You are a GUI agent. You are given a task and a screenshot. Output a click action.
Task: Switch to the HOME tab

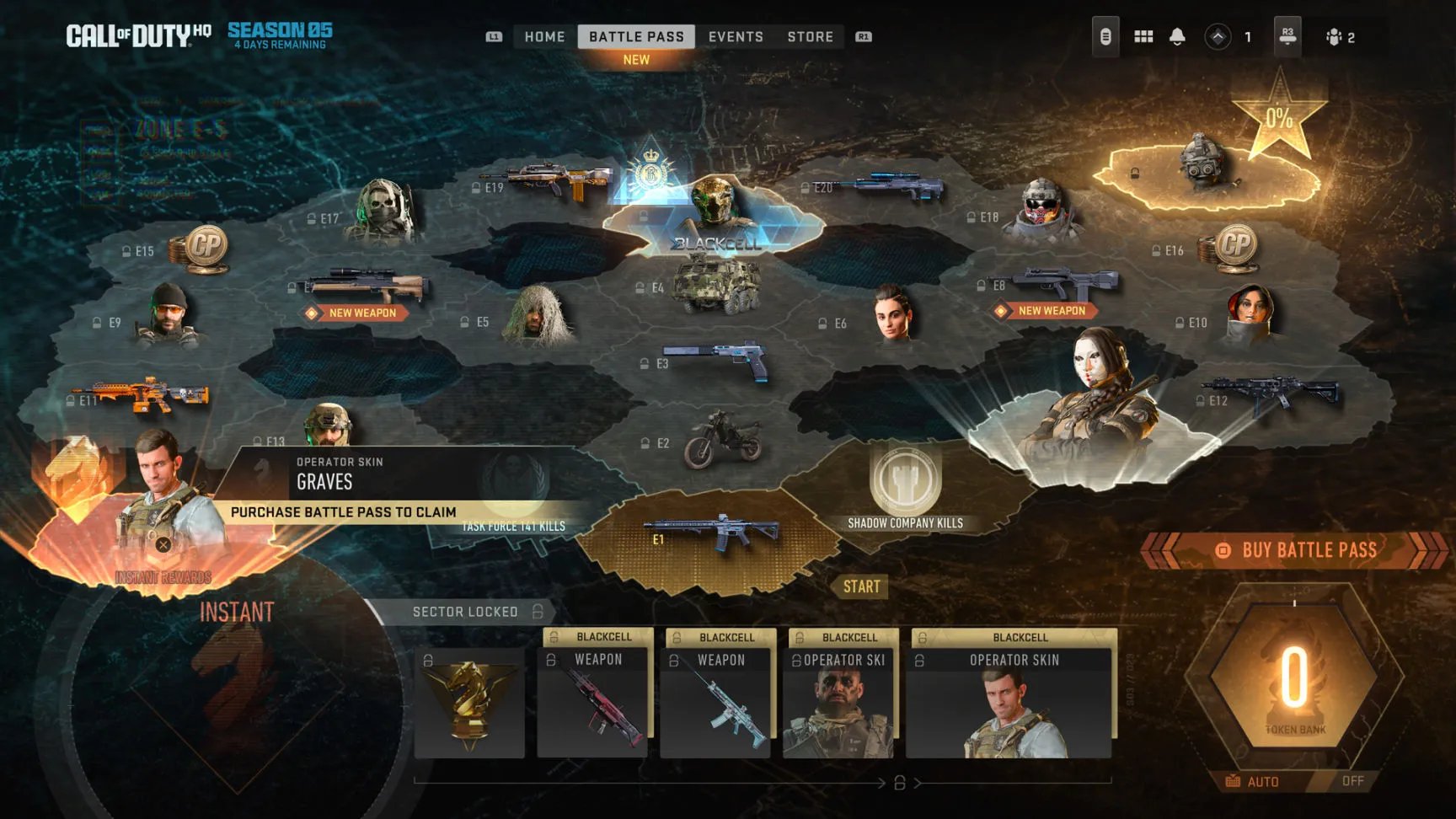544,37
